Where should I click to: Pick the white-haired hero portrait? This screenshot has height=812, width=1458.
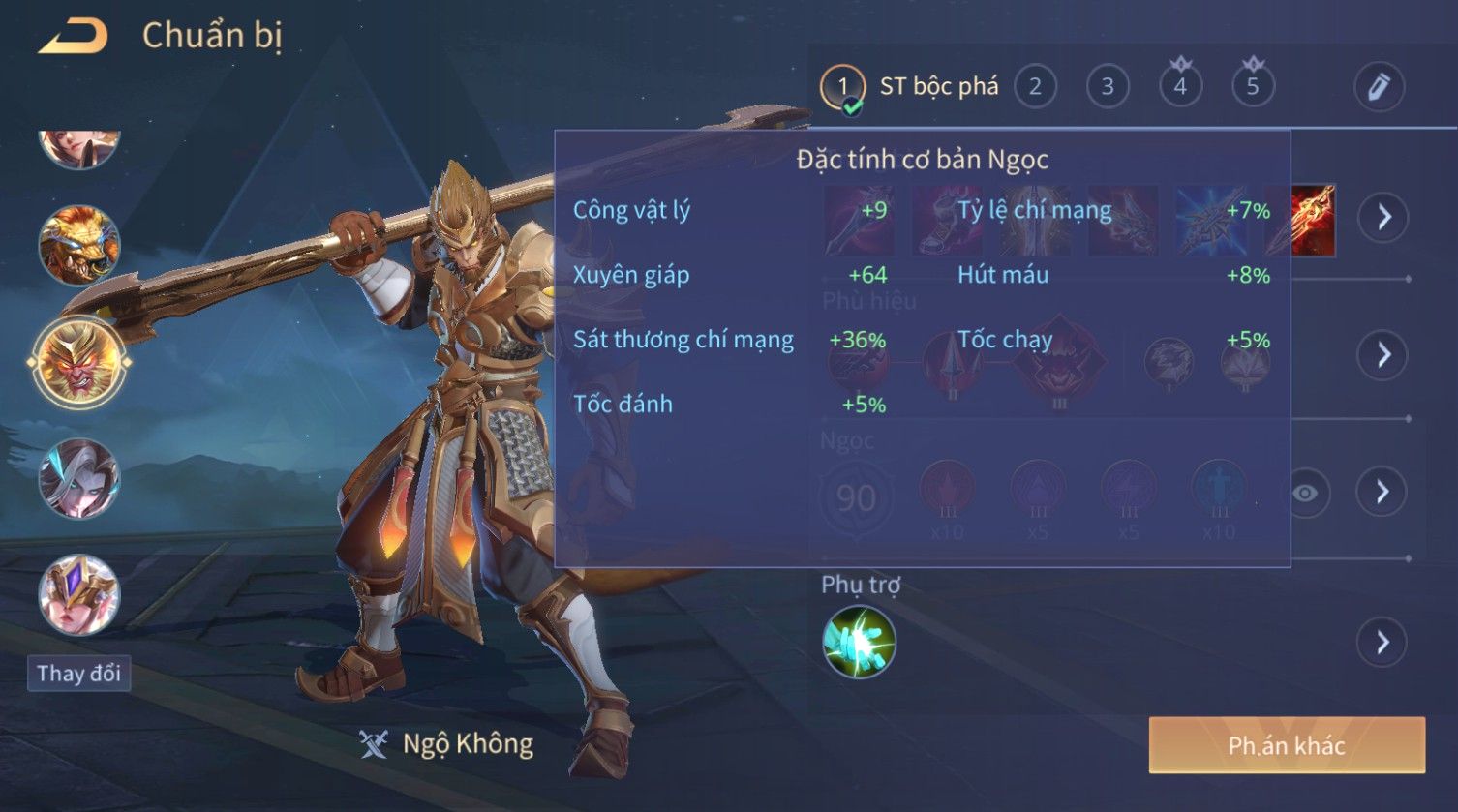pos(78,478)
